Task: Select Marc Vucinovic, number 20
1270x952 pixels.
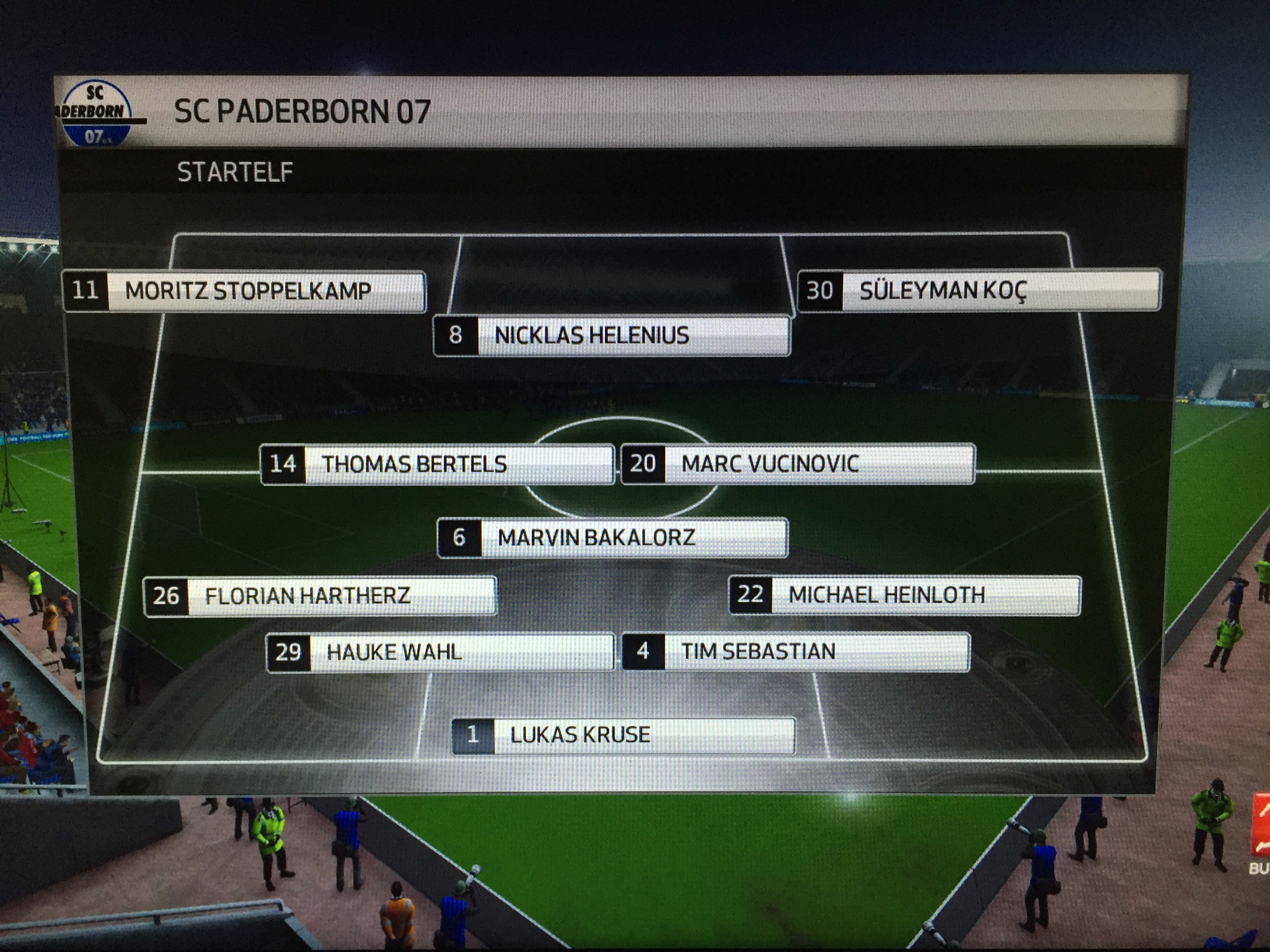Action: (x=798, y=464)
